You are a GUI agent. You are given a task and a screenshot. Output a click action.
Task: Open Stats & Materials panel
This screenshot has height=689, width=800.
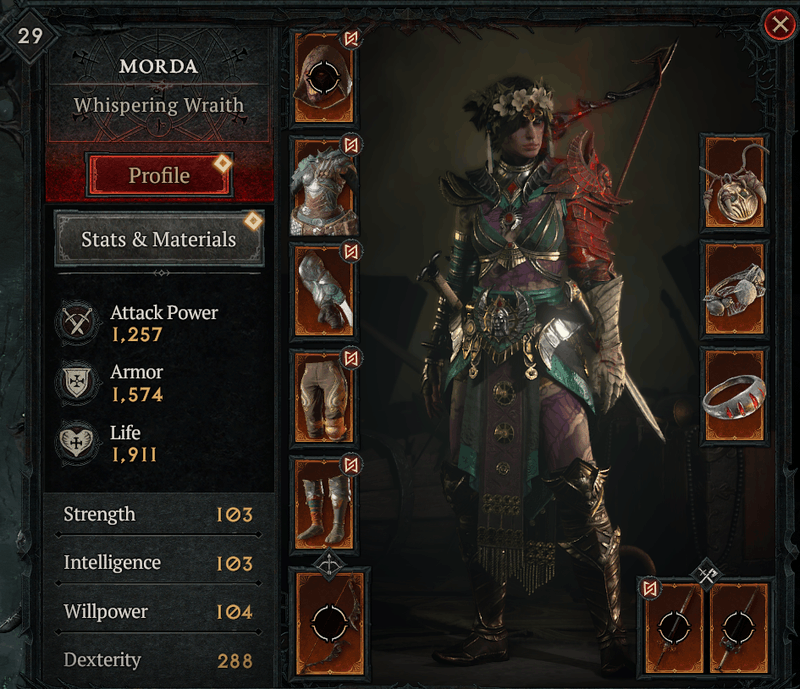pos(159,240)
